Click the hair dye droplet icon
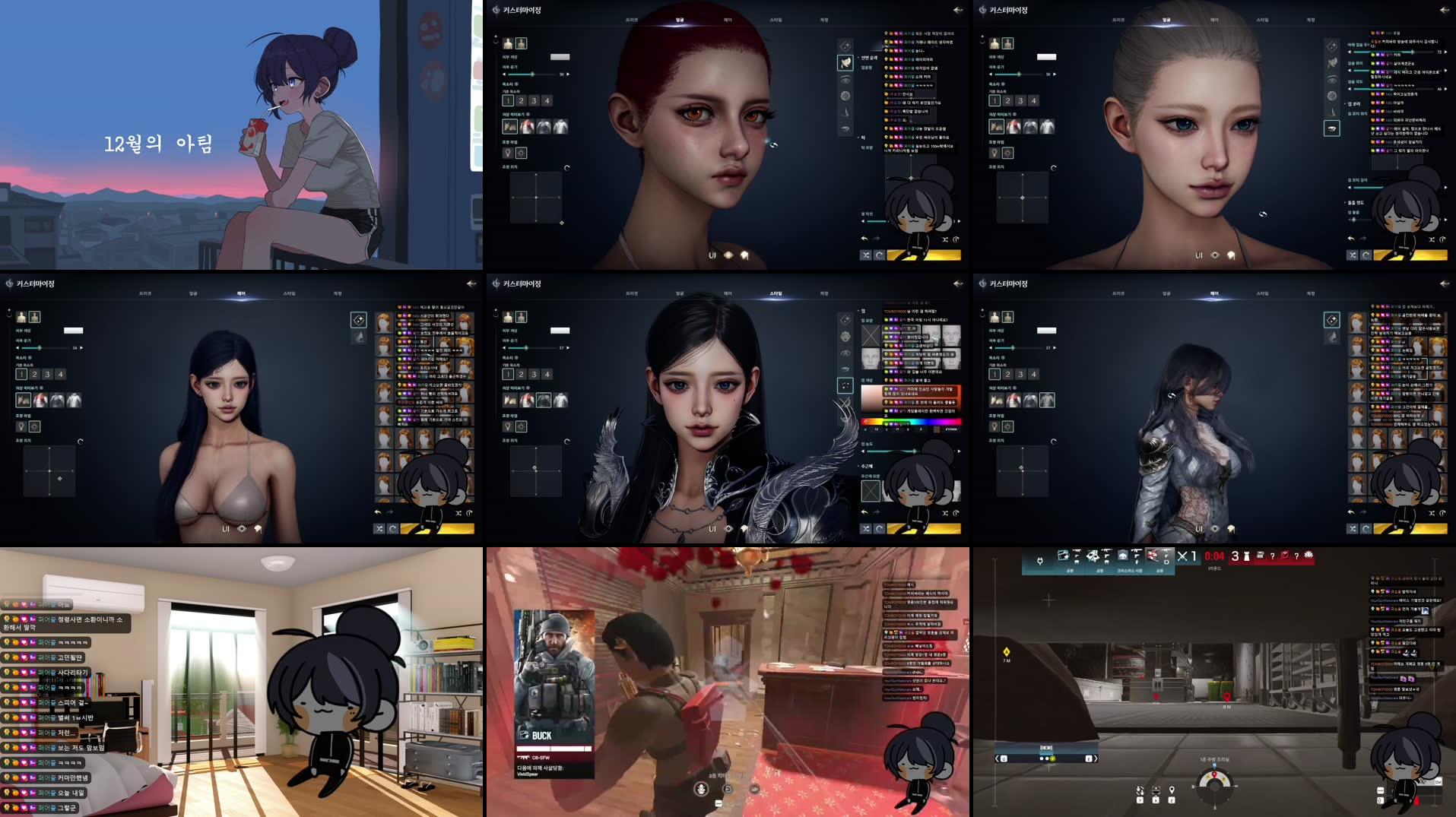The width and height of the screenshot is (1456, 817). [x=359, y=339]
